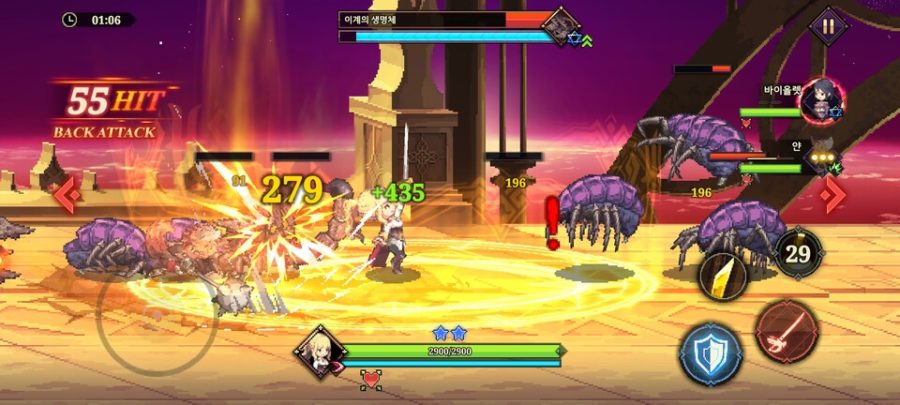Select ally 바이올렛 portrait
Viewport: 900px width, 405px height.
(x=823, y=102)
